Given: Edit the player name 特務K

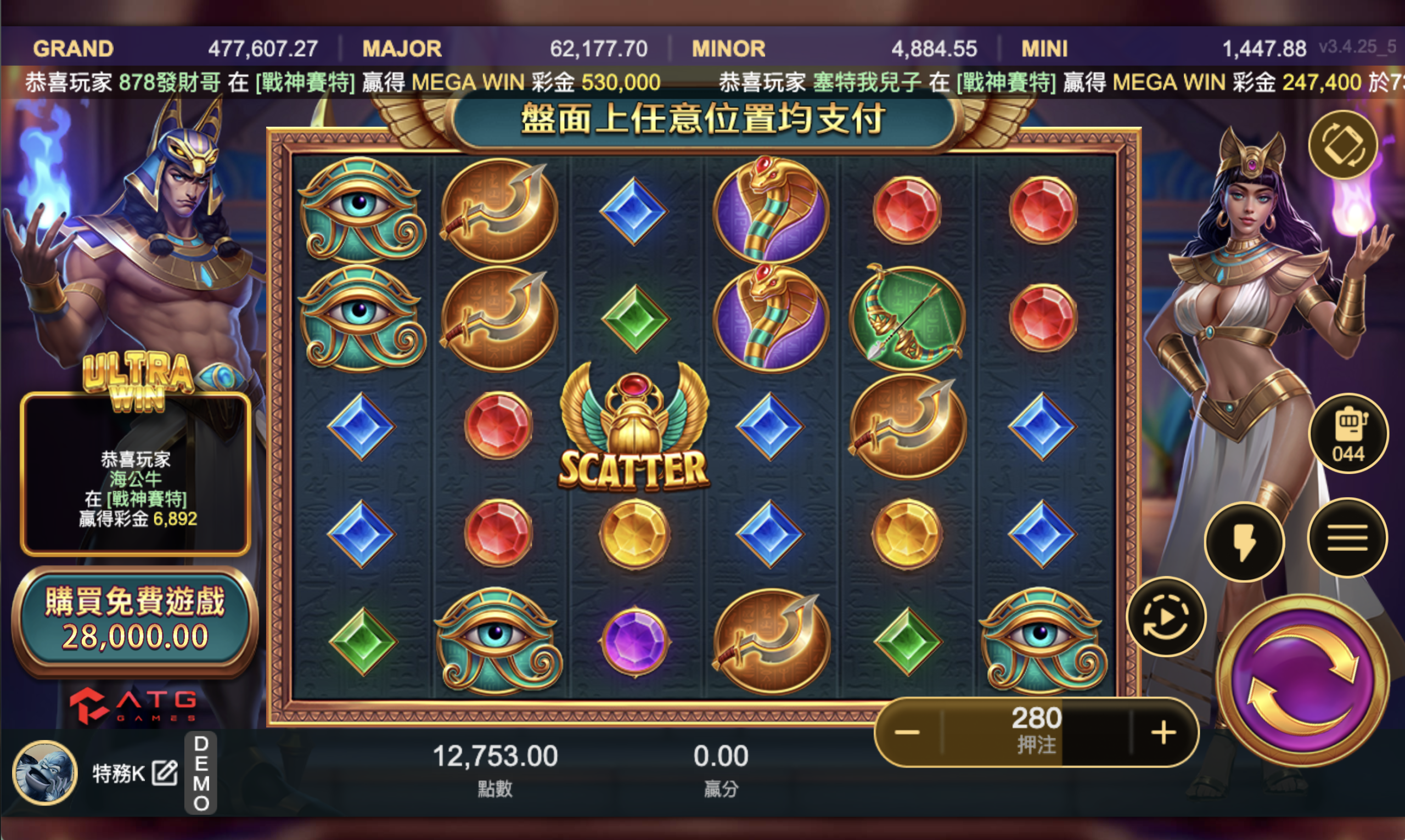Looking at the screenshot, I should (x=165, y=773).
